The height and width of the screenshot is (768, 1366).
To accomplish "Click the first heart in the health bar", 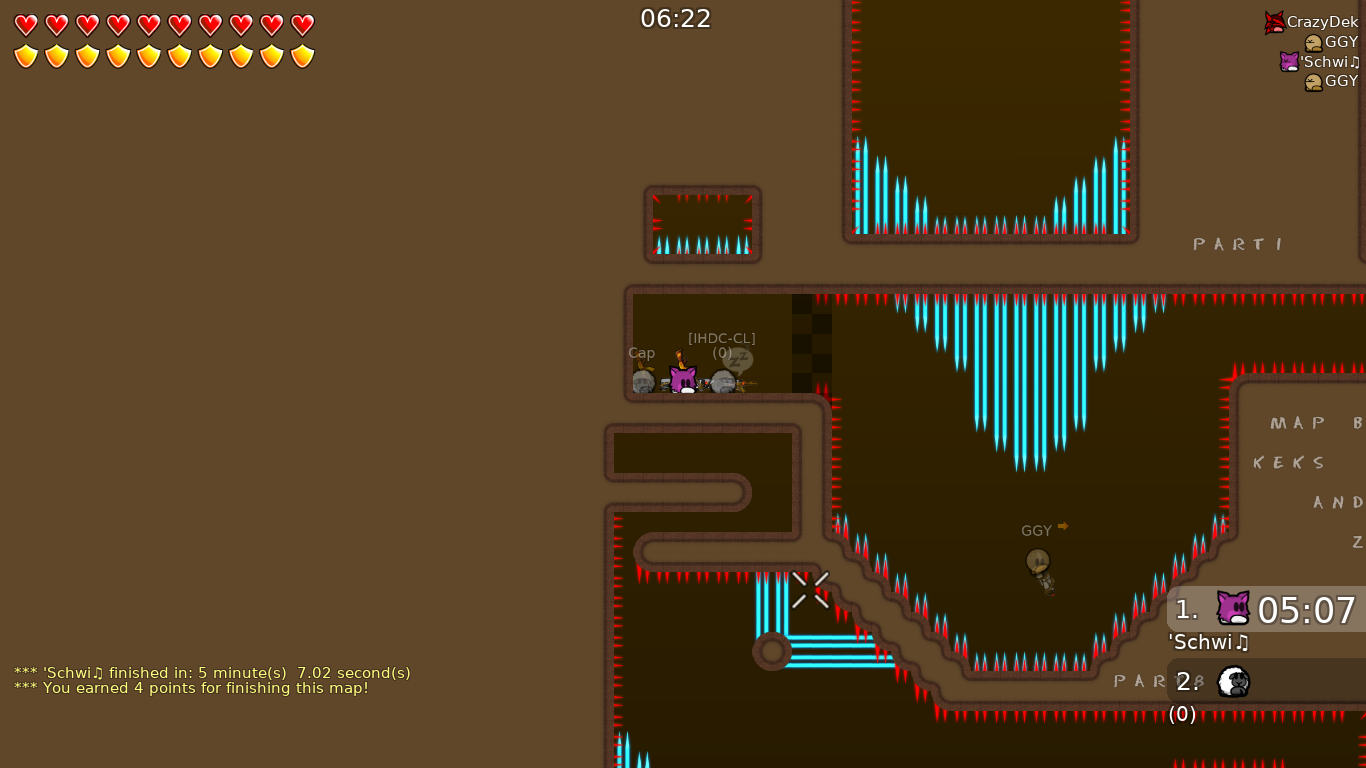I will pos(25,25).
